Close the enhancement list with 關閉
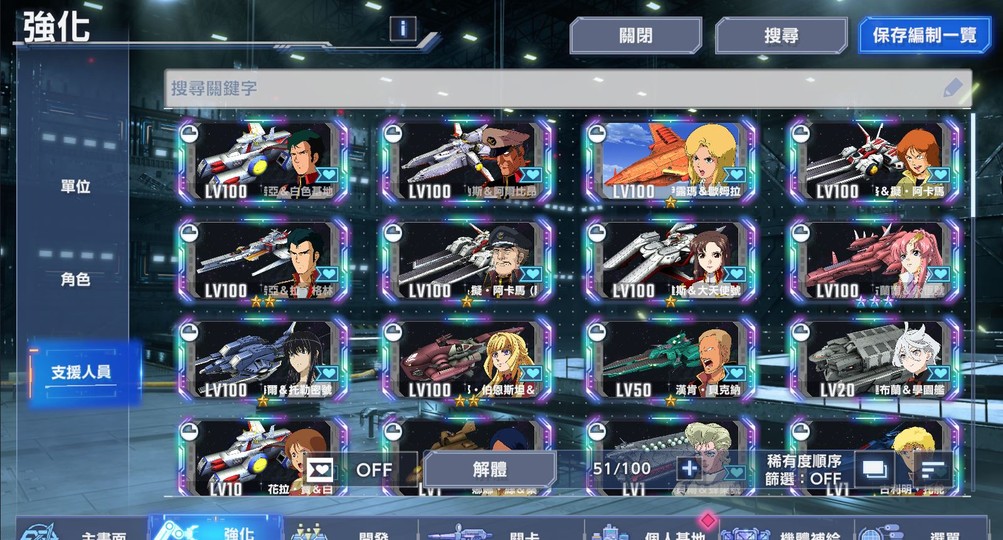 [x=635, y=36]
